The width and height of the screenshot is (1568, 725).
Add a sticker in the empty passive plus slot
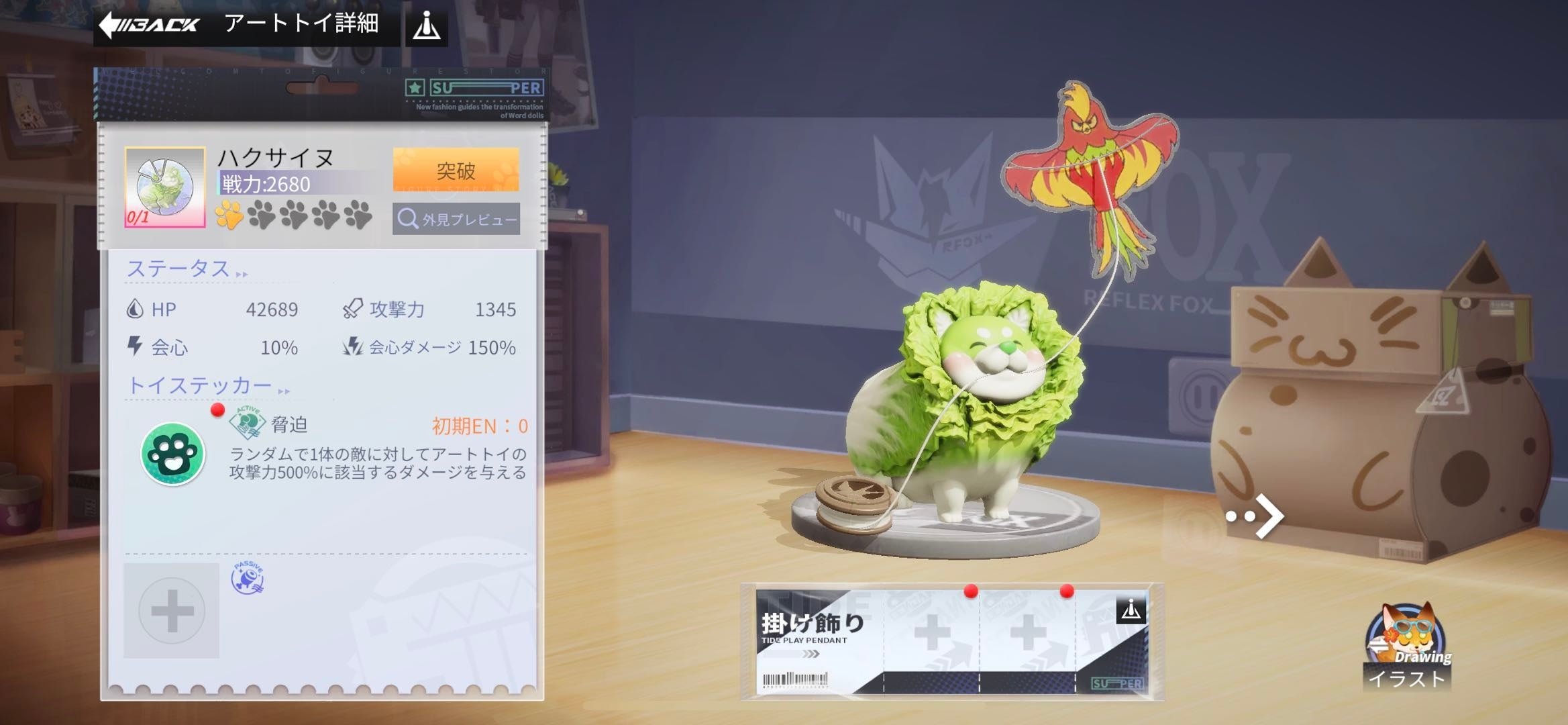[x=172, y=610]
